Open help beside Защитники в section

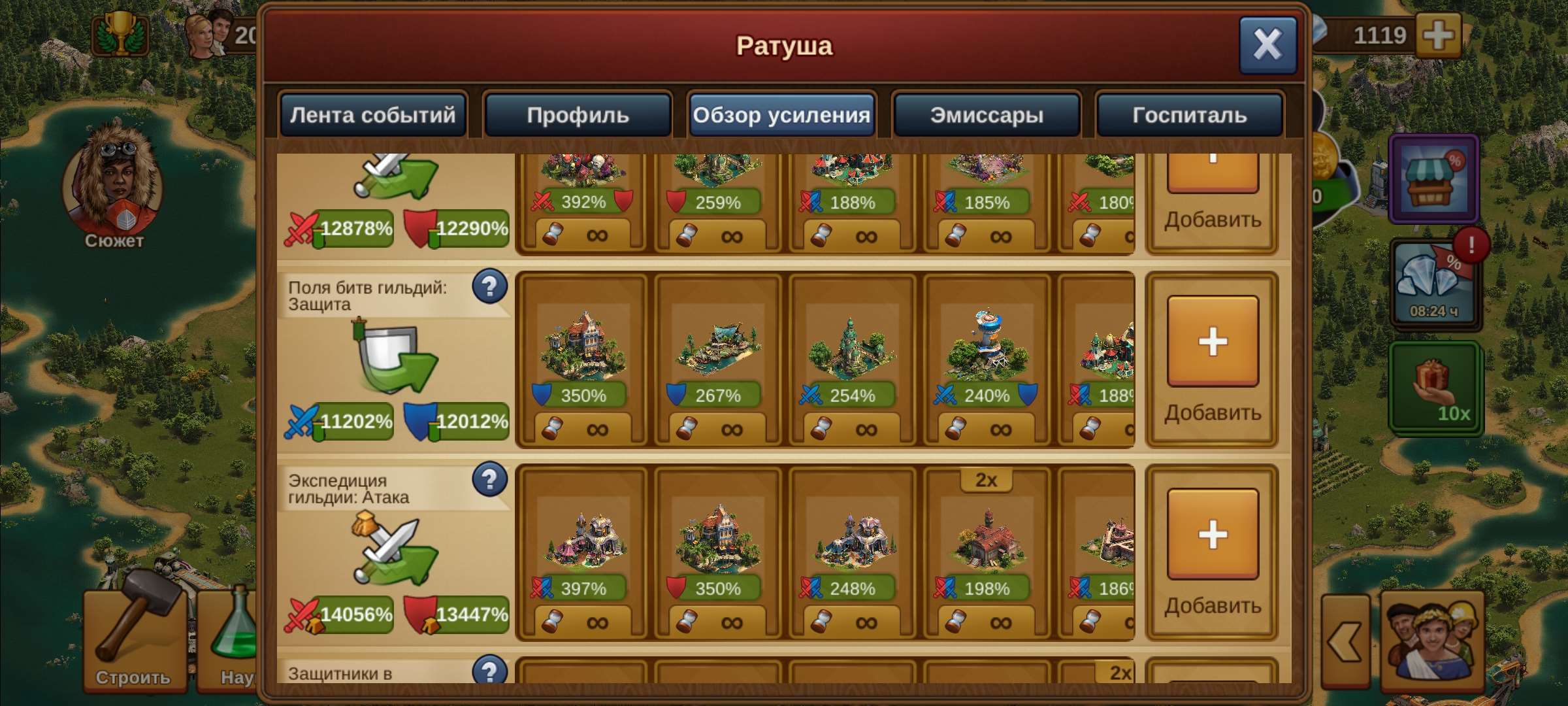(489, 668)
